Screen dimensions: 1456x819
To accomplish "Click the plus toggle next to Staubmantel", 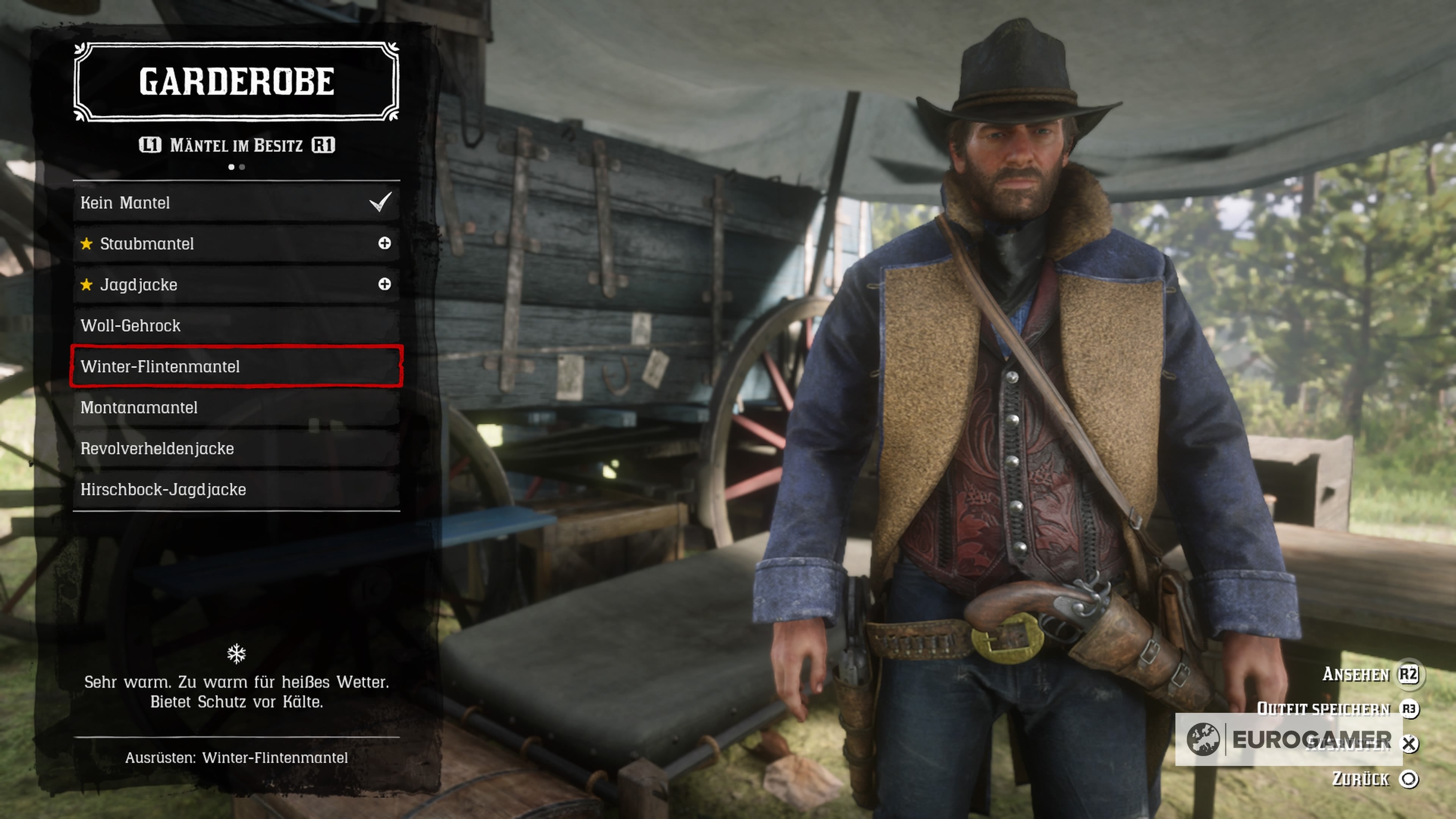I will click(384, 243).
